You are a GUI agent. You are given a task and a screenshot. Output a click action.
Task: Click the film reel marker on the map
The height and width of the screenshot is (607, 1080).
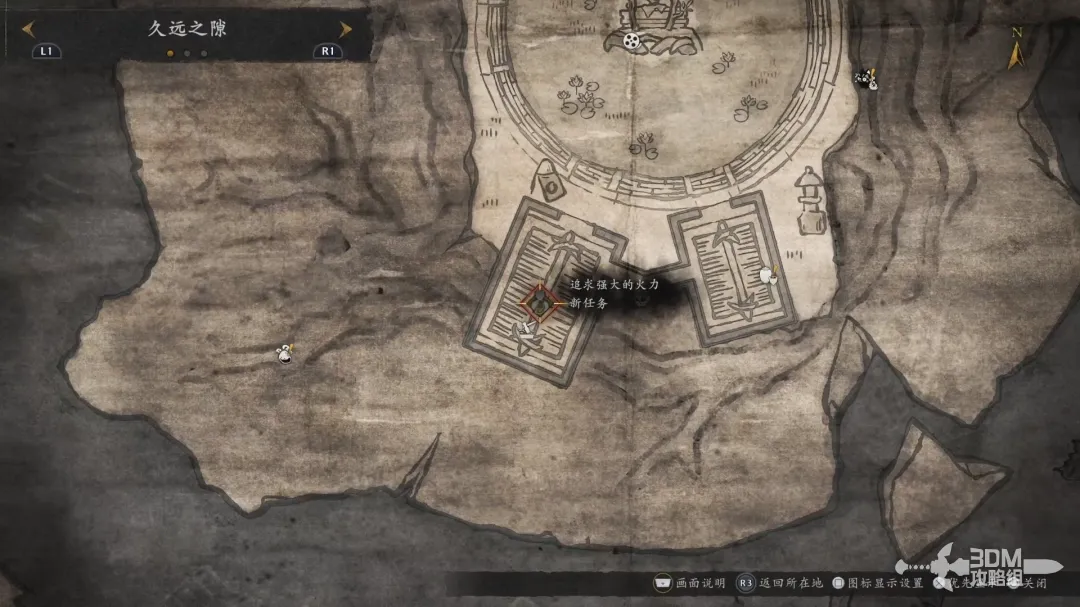click(x=631, y=40)
